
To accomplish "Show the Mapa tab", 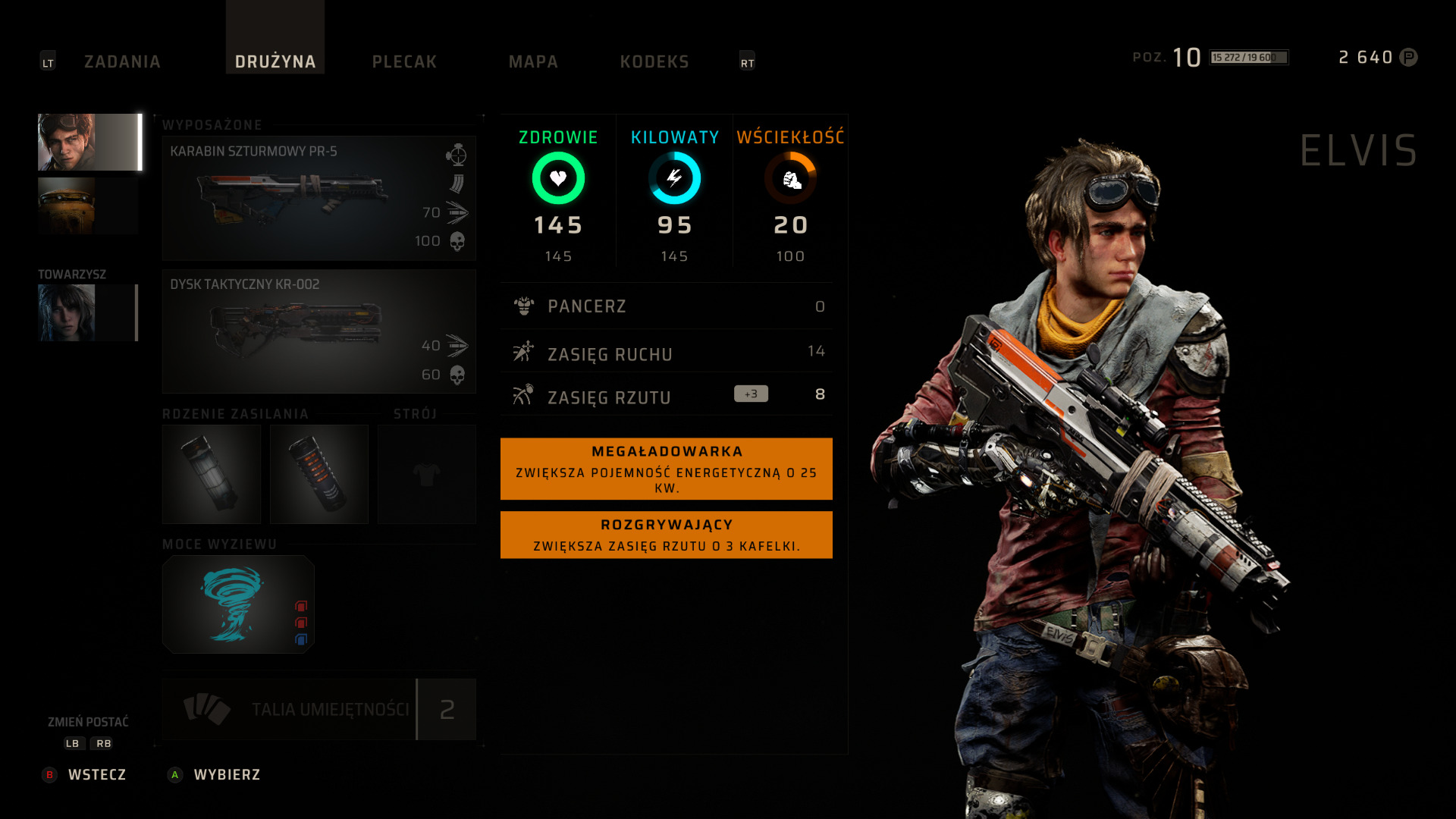I will point(533,61).
